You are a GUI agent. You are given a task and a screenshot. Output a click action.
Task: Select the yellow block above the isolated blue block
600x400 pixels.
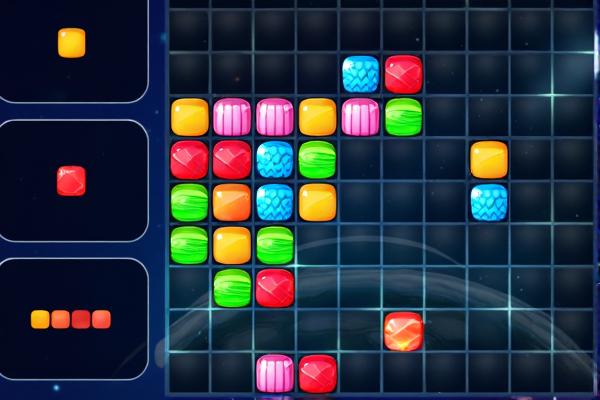(489, 159)
